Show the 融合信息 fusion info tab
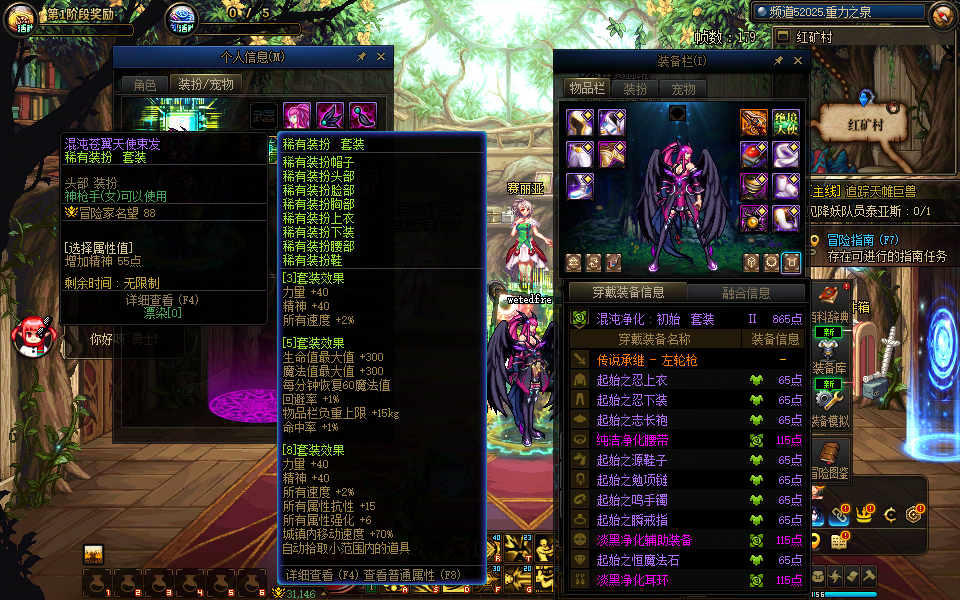The height and width of the screenshot is (600, 960). pos(746,293)
